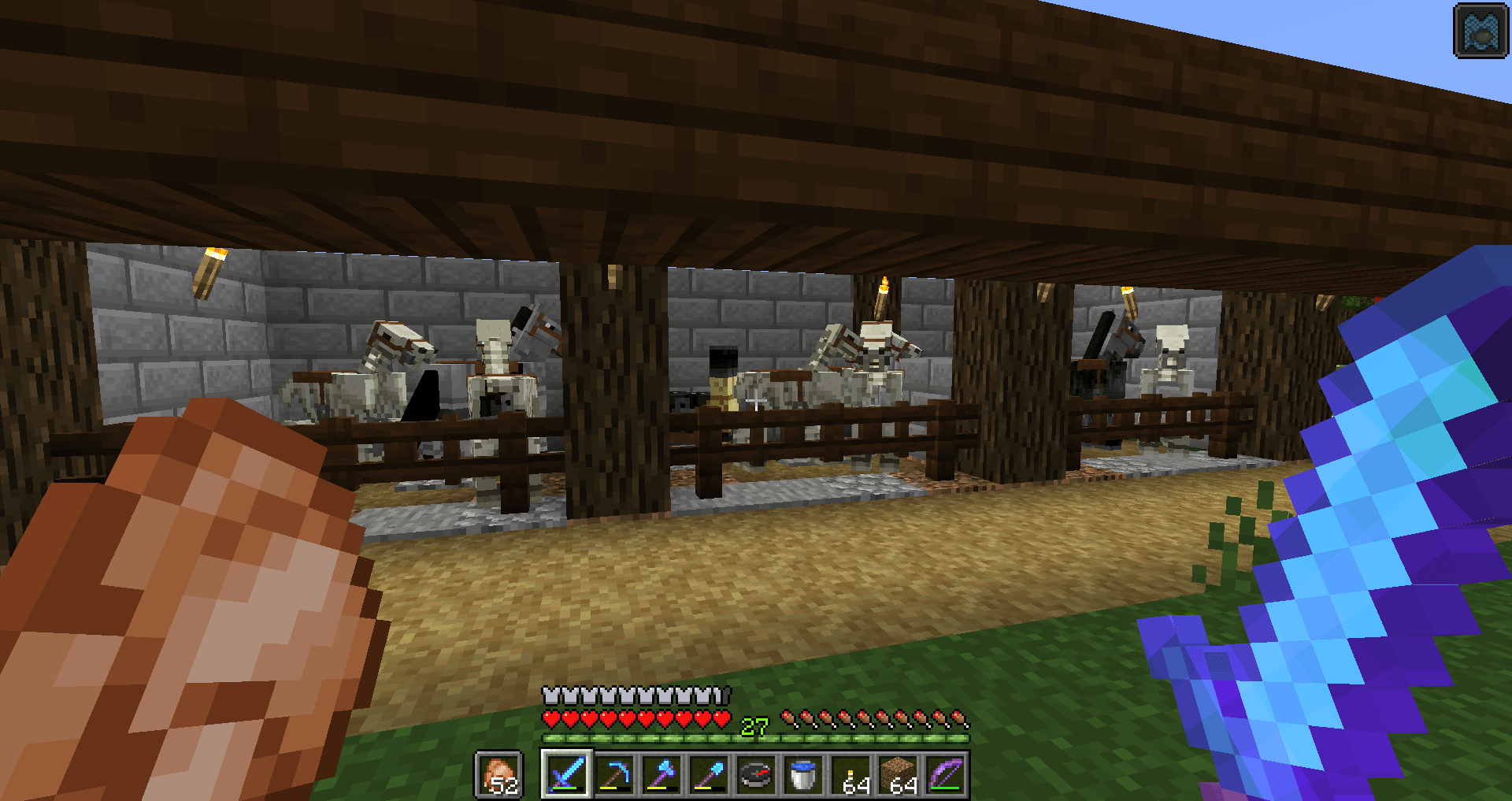Screen dimensions: 1512x801
Task: Click the stack of 64 dirt blocks
Action: (896, 773)
